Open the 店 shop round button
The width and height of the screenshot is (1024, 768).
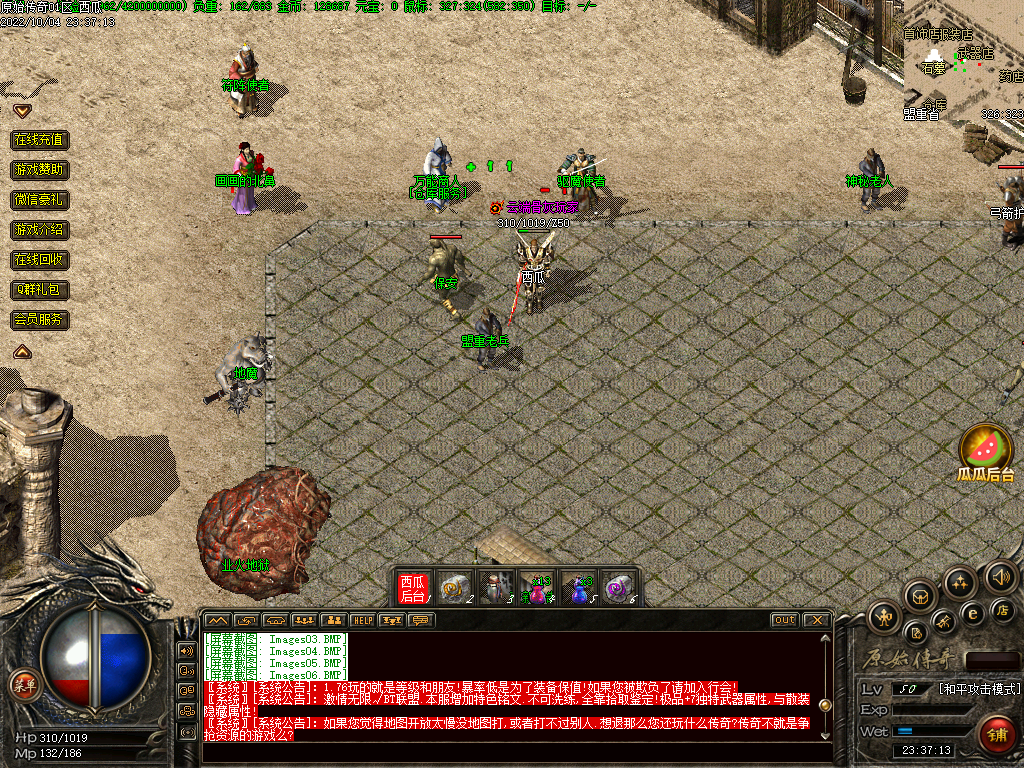(x=1001, y=609)
